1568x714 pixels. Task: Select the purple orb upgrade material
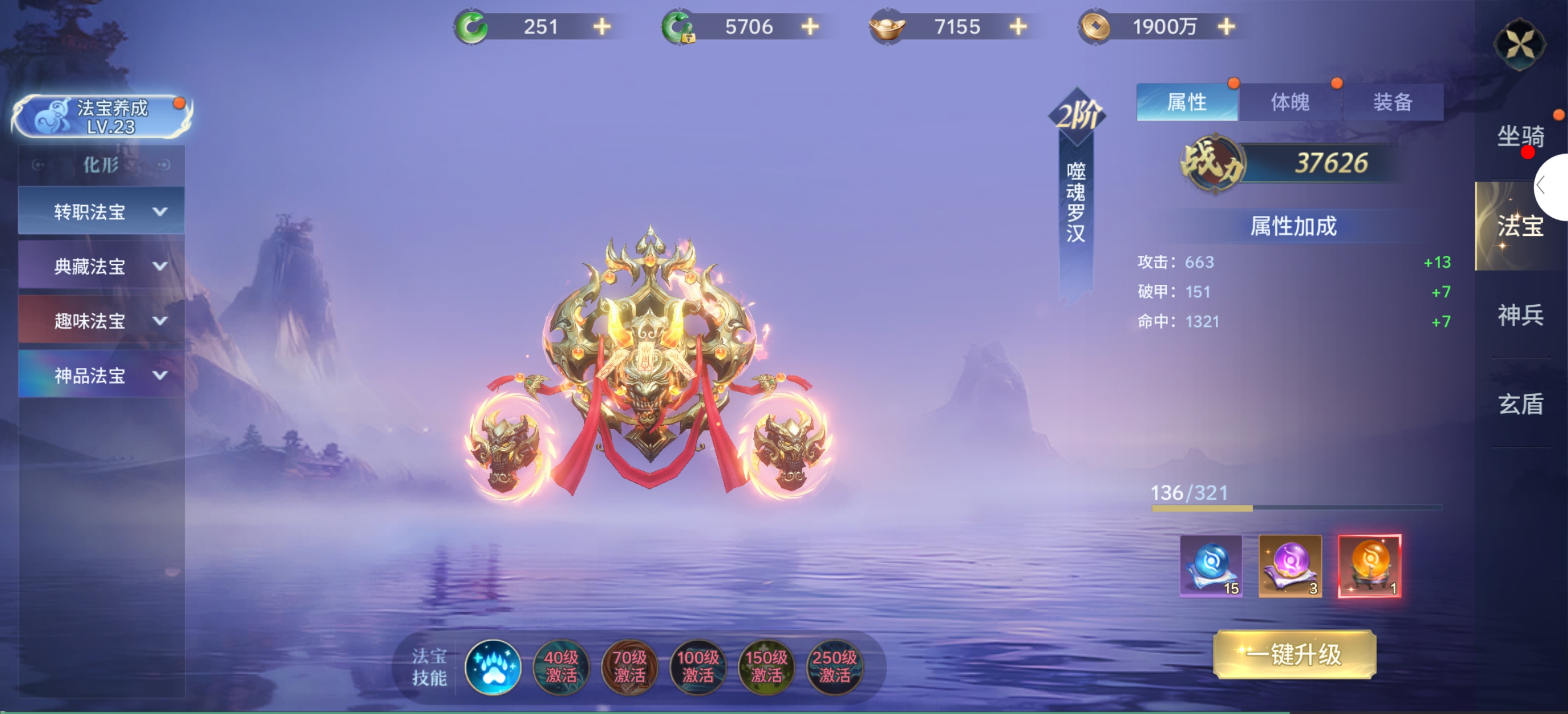point(1290,566)
